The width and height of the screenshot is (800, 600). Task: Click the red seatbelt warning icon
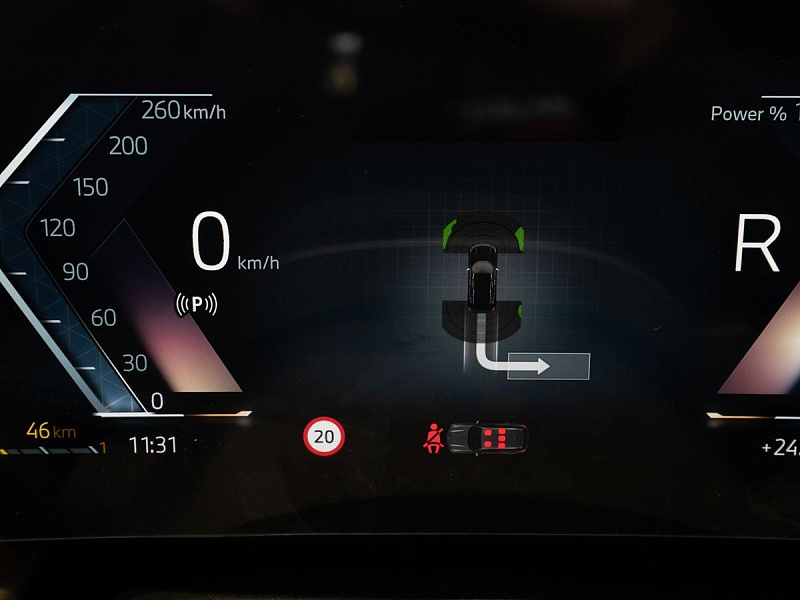(434, 438)
